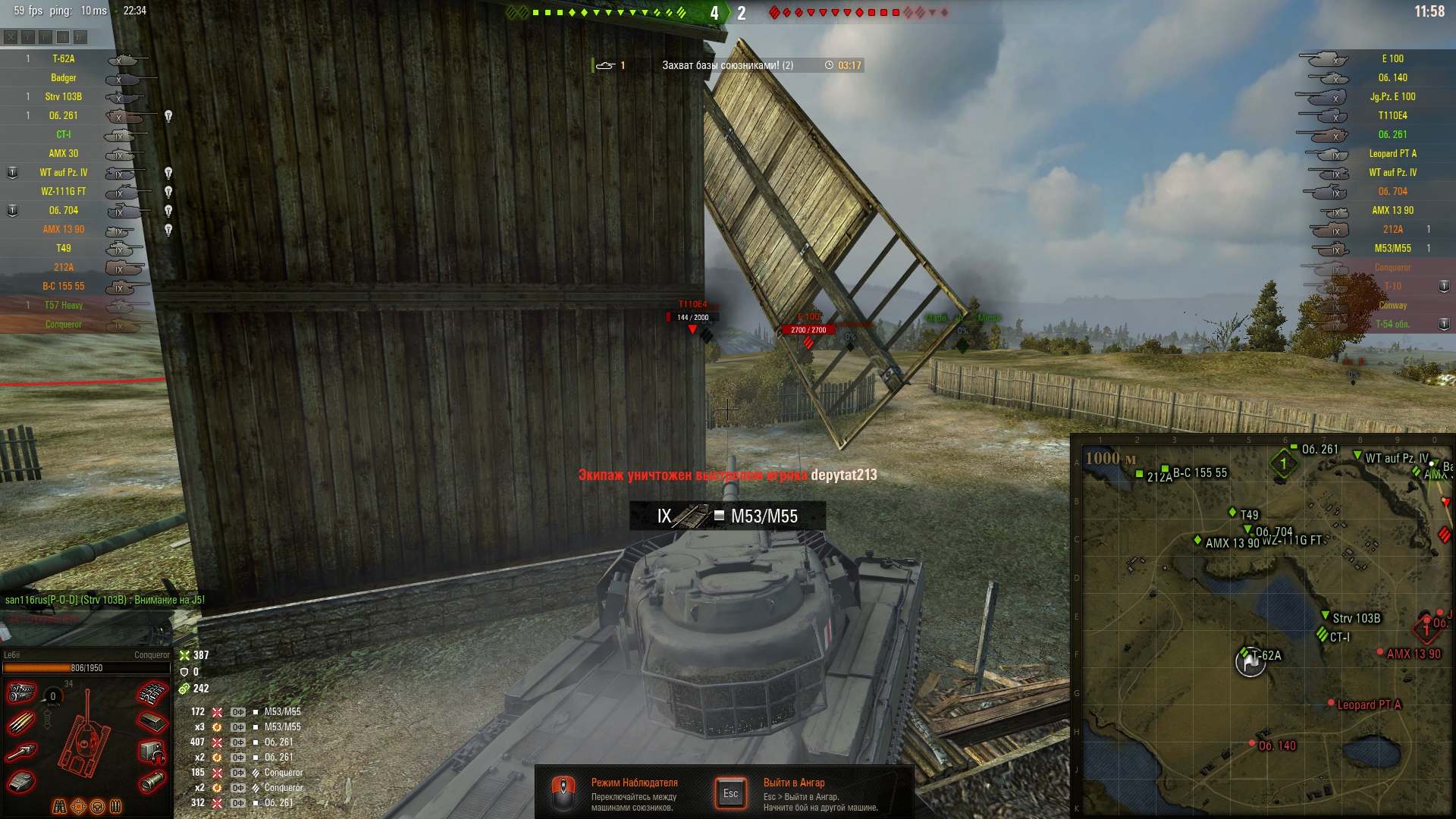
Task: Choose Badger in the allied team list
Action: coord(64,78)
